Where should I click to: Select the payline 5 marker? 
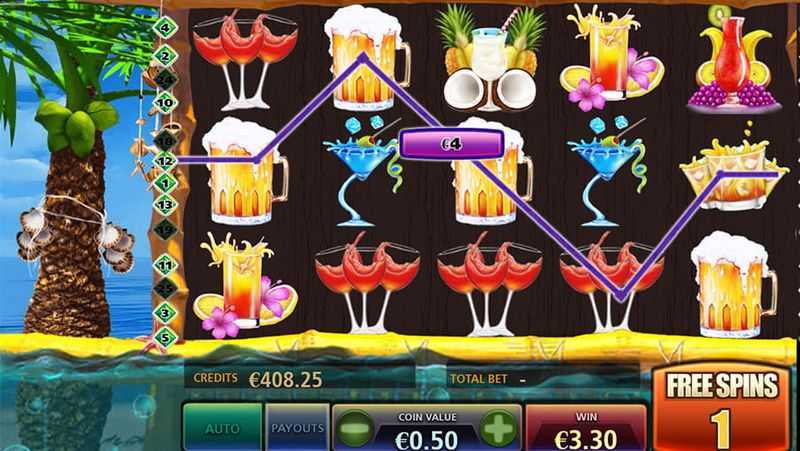click(166, 334)
